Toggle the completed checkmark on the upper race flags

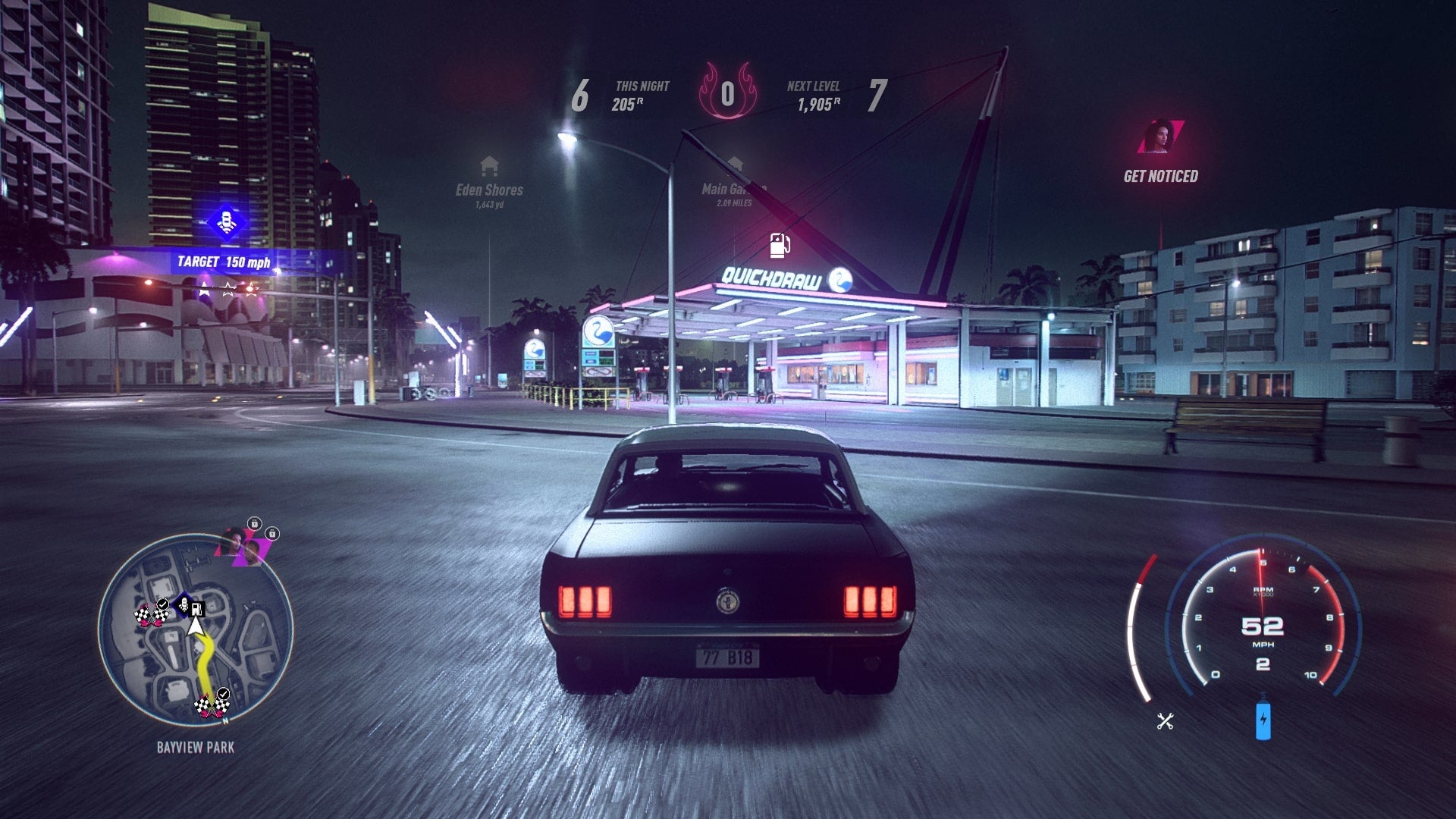[x=162, y=603]
